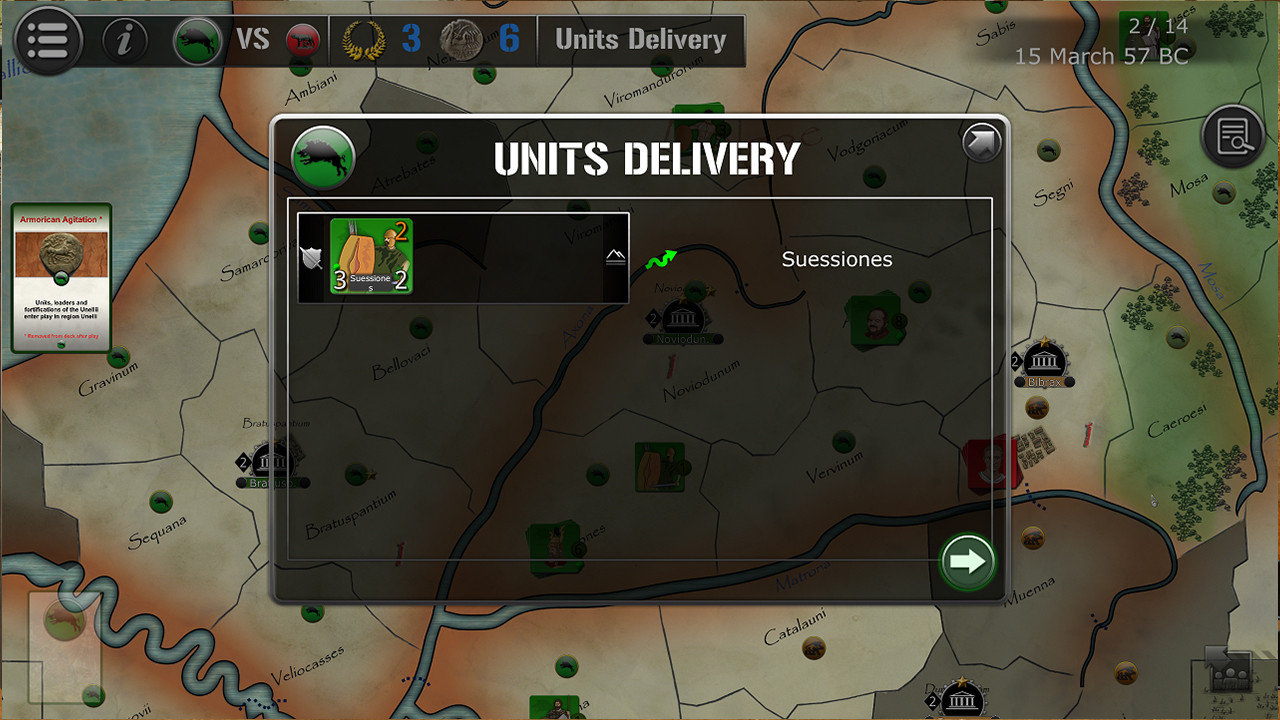Select the boar emblem inside the Units Delivery dialog
The height and width of the screenshot is (720, 1280).
(x=322, y=155)
